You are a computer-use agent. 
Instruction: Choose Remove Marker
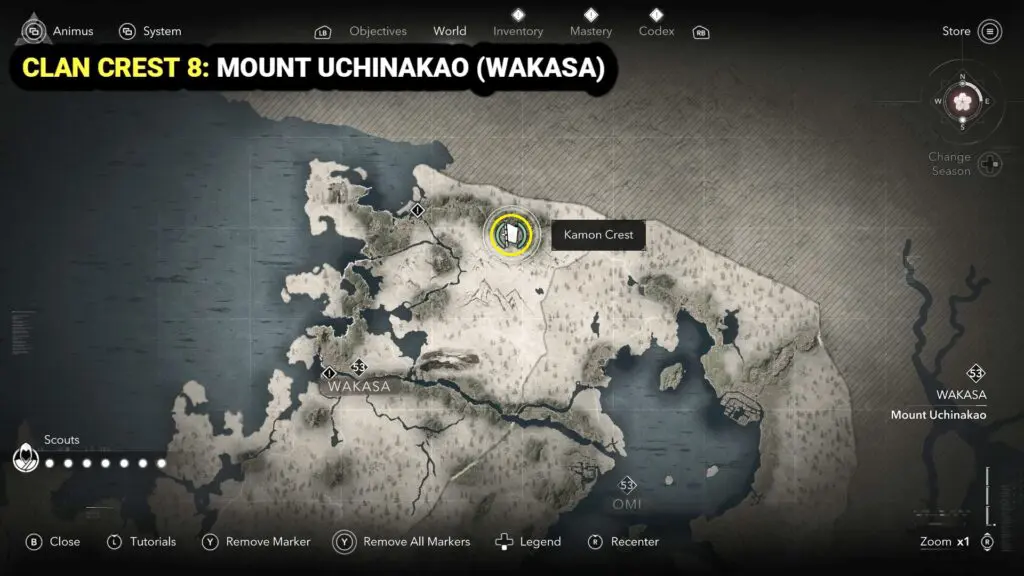coord(256,542)
